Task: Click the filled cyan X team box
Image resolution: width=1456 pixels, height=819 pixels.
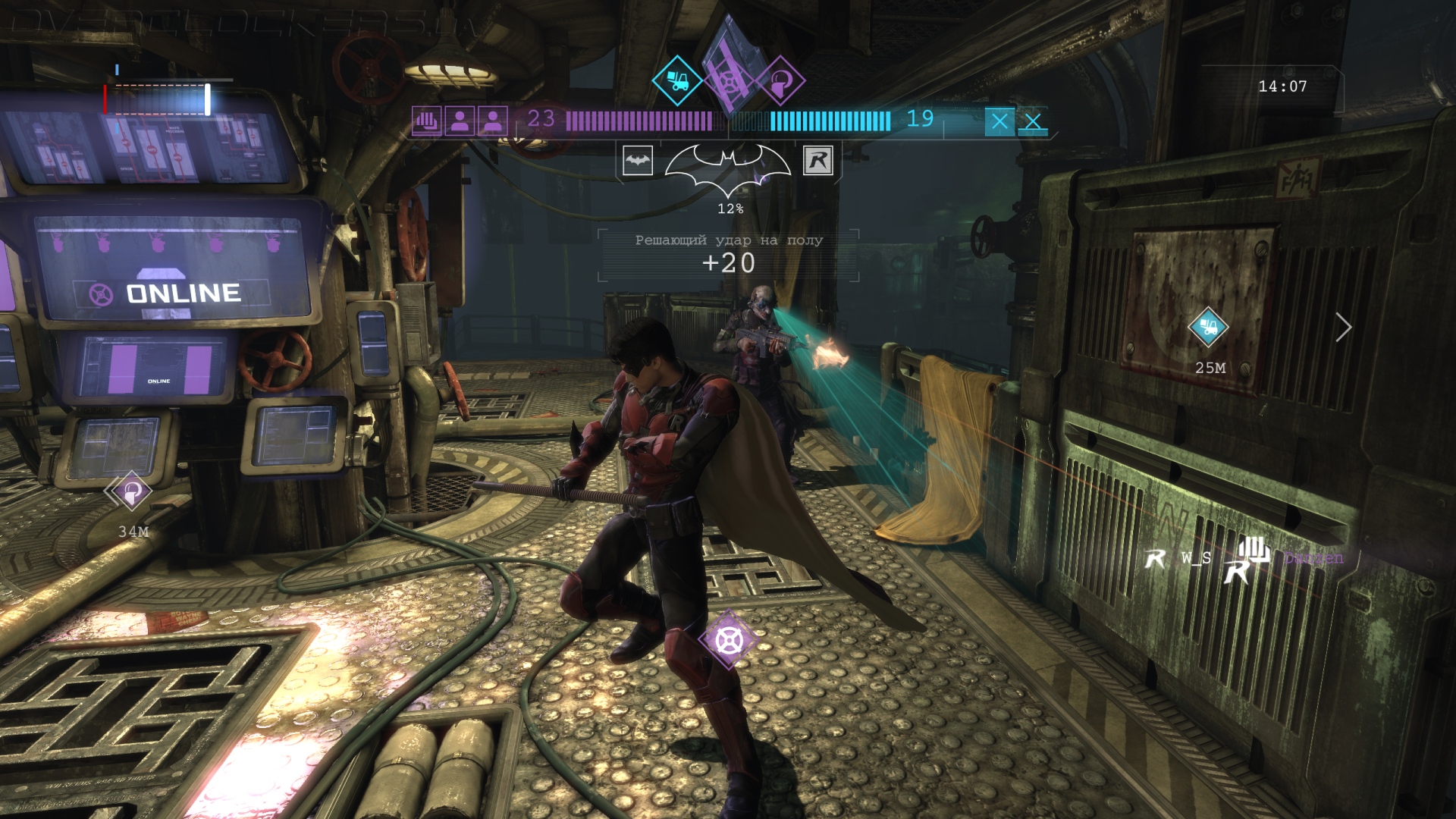Action: 999,121
